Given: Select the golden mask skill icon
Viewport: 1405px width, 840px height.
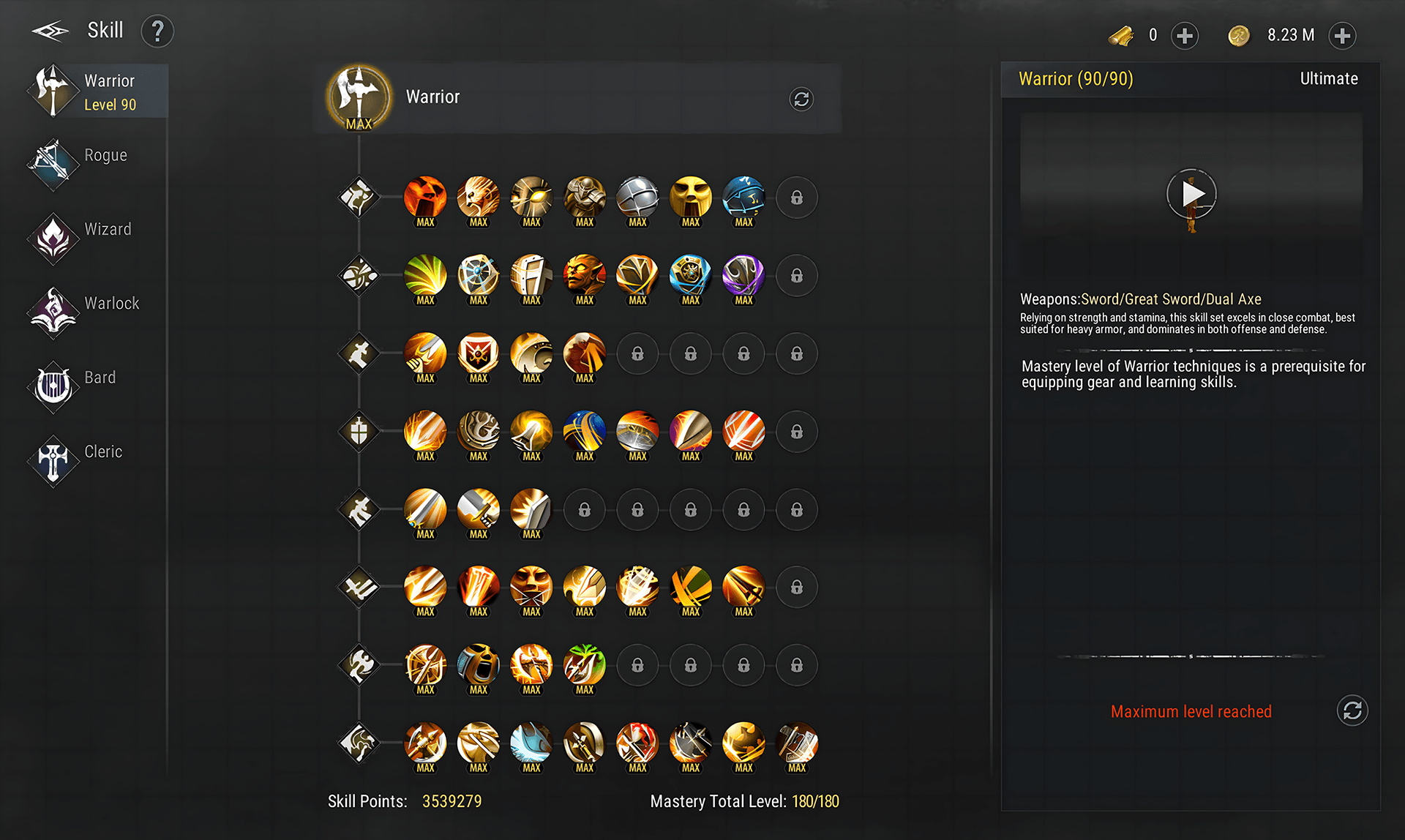Looking at the screenshot, I should (x=691, y=198).
